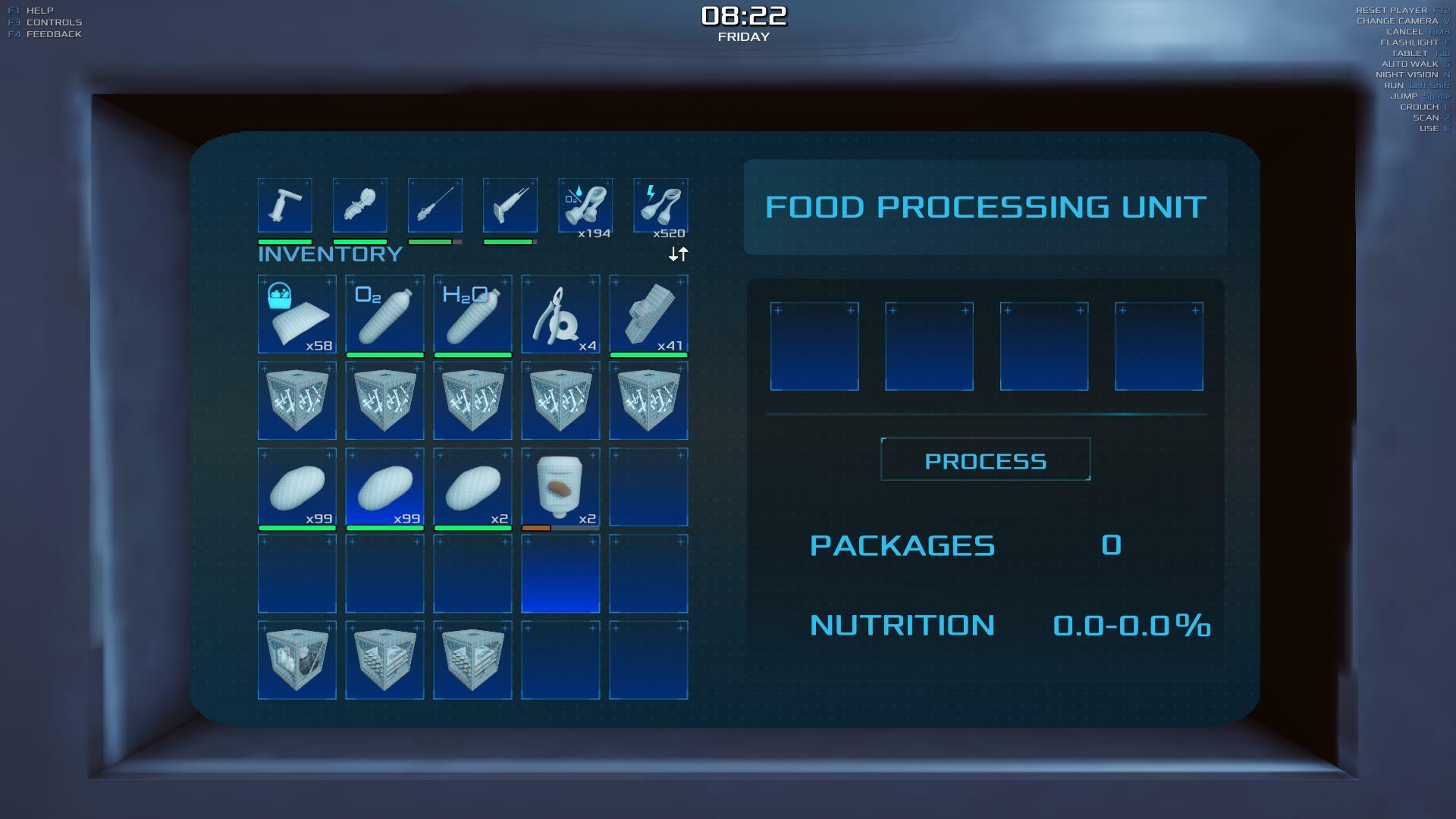The height and width of the screenshot is (819, 1456).
Task: Select the O2 oxygen bottle slot
Action: 384,314
